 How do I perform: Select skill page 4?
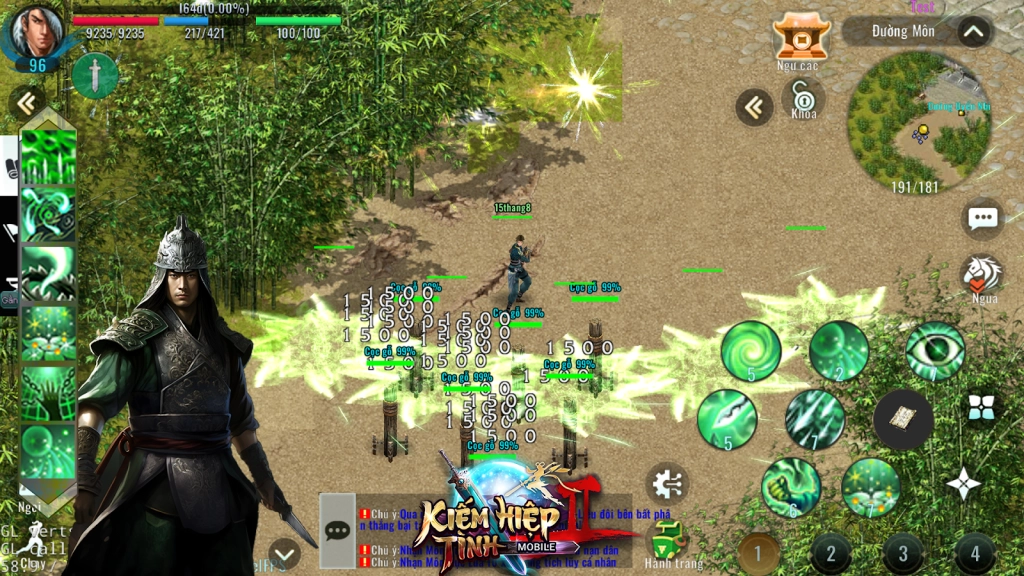click(974, 553)
